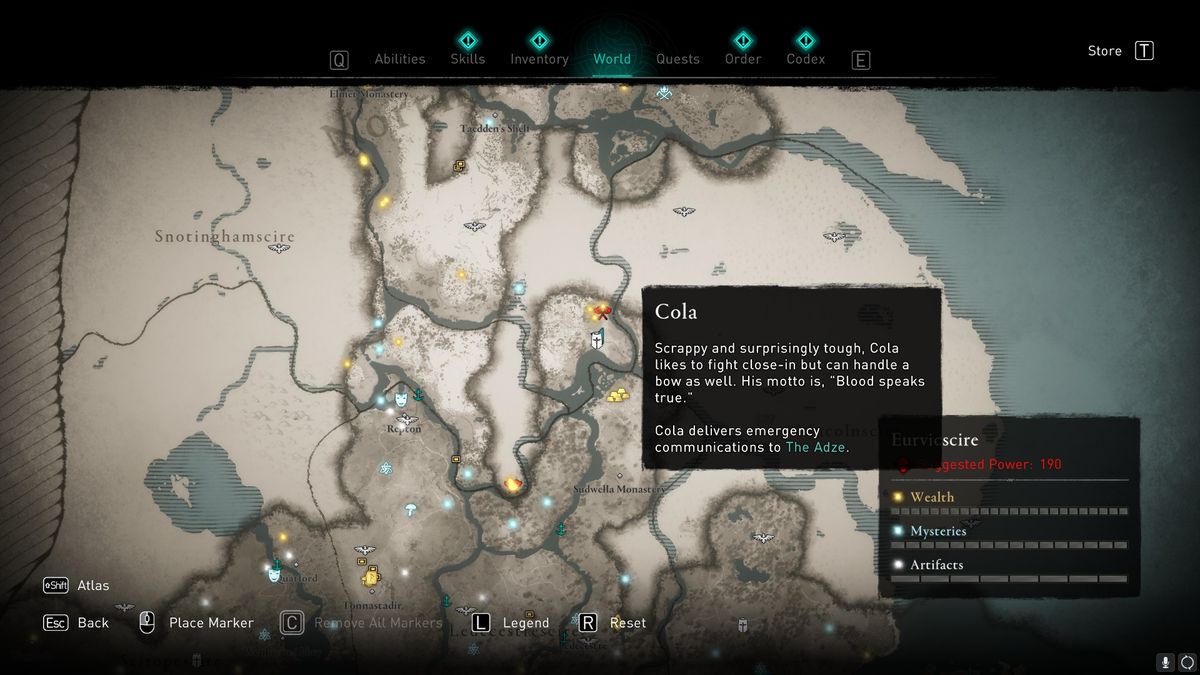Select the gold ingot wealth marker
1200x675 pixels.
coord(617,395)
